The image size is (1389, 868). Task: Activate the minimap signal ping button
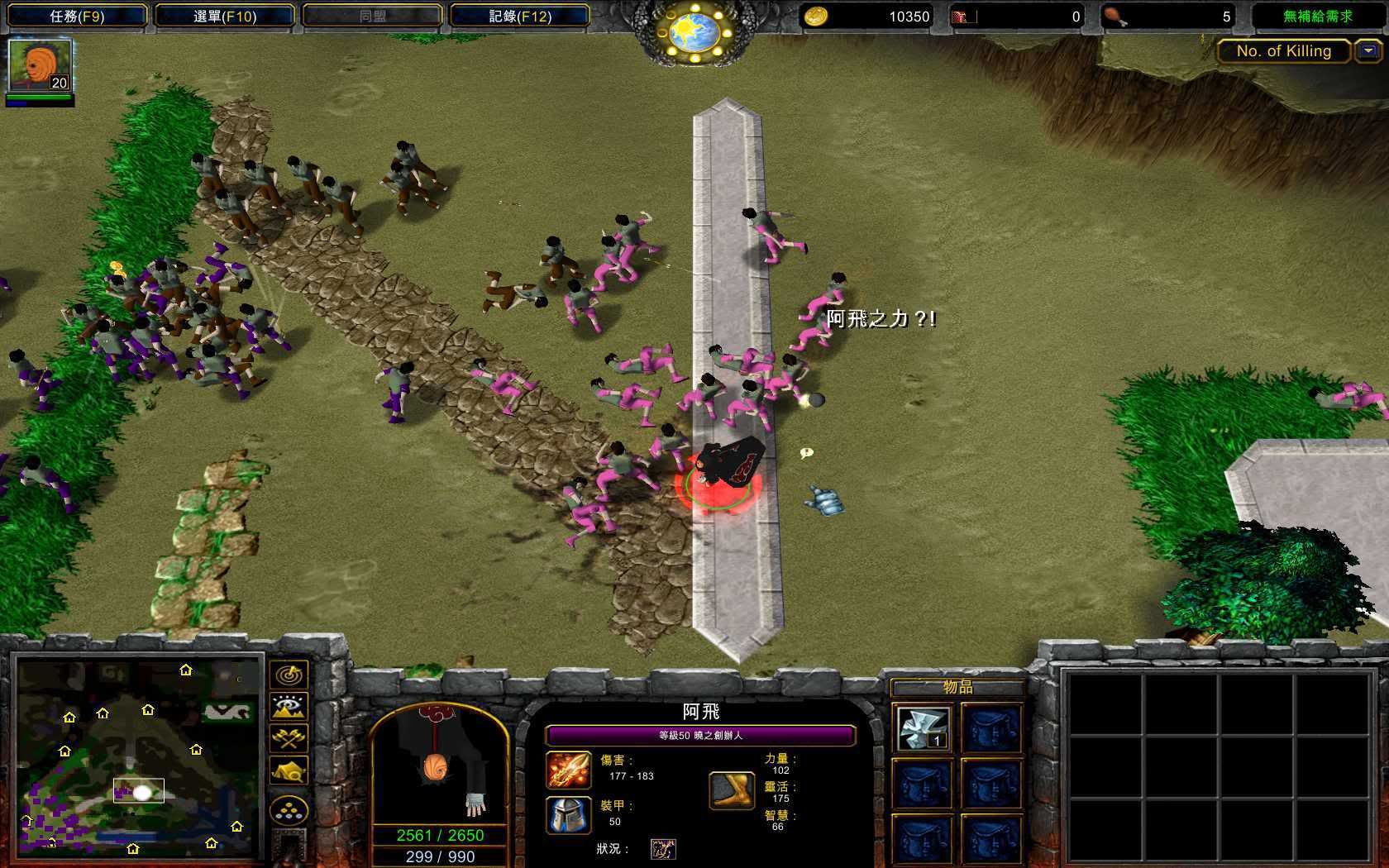[289, 675]
